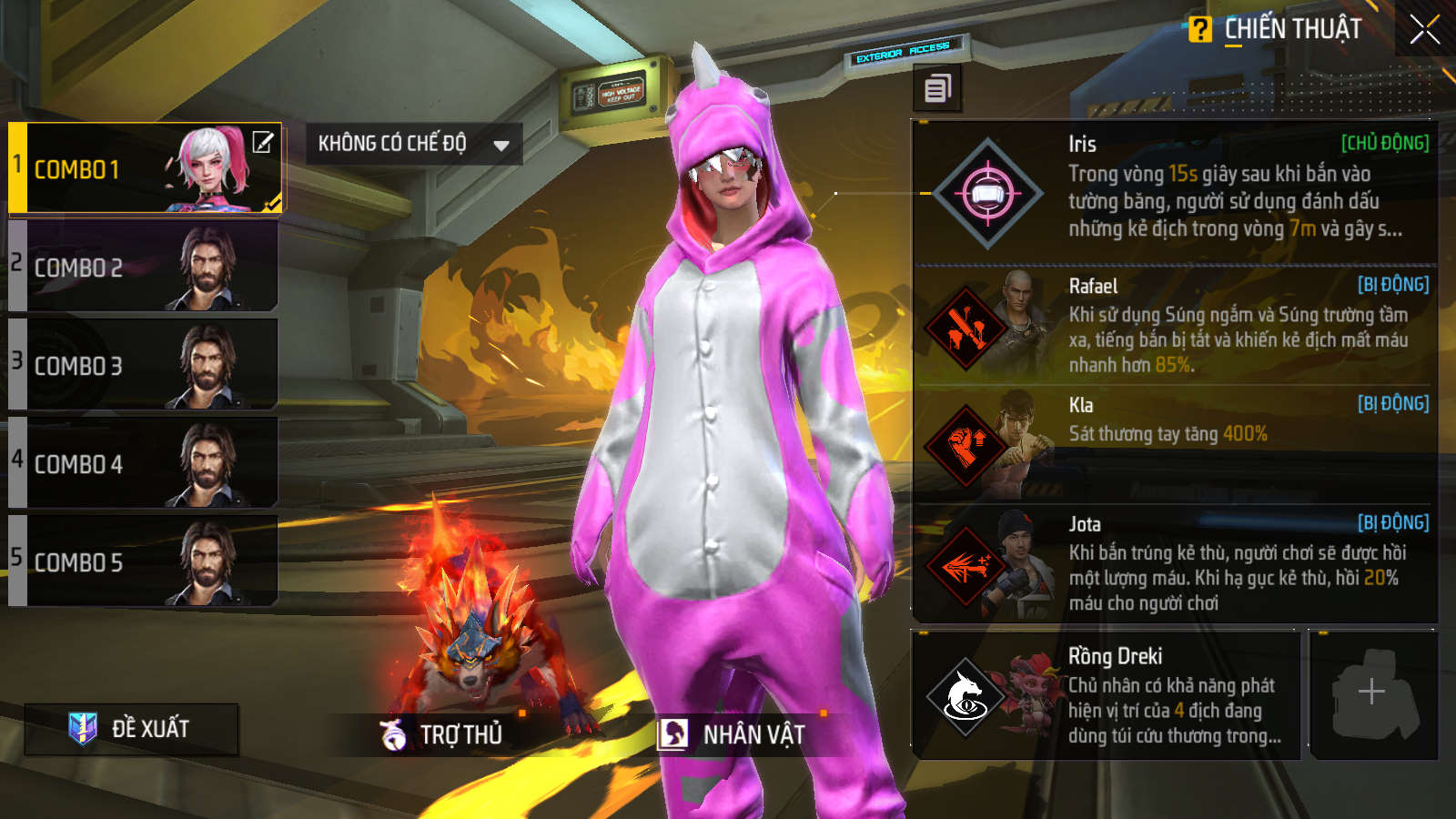Choose the Rafael passive skill slot

[1174, 326]
